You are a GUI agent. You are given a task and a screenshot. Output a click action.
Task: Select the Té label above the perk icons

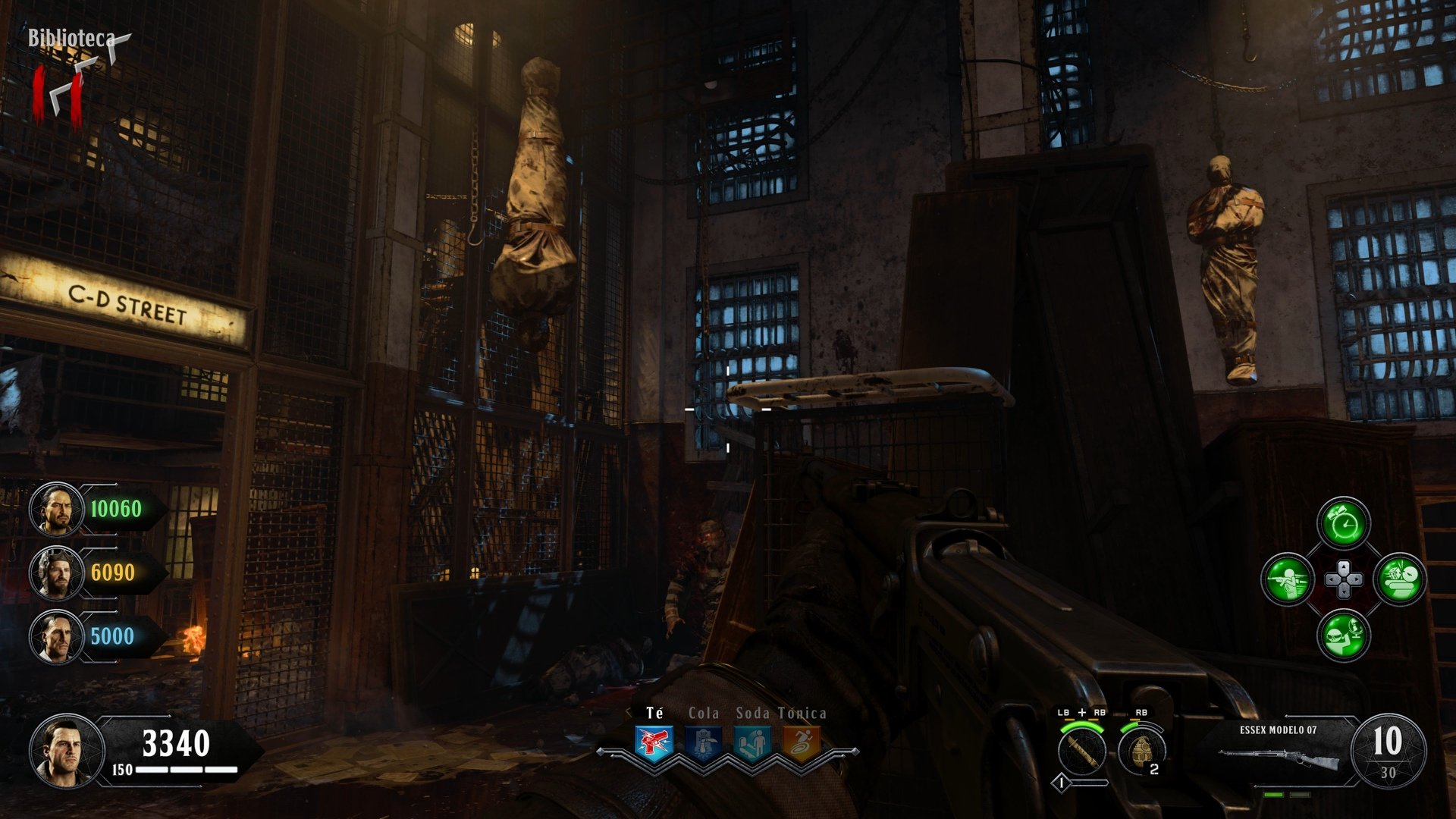click(x=654, y=712)
